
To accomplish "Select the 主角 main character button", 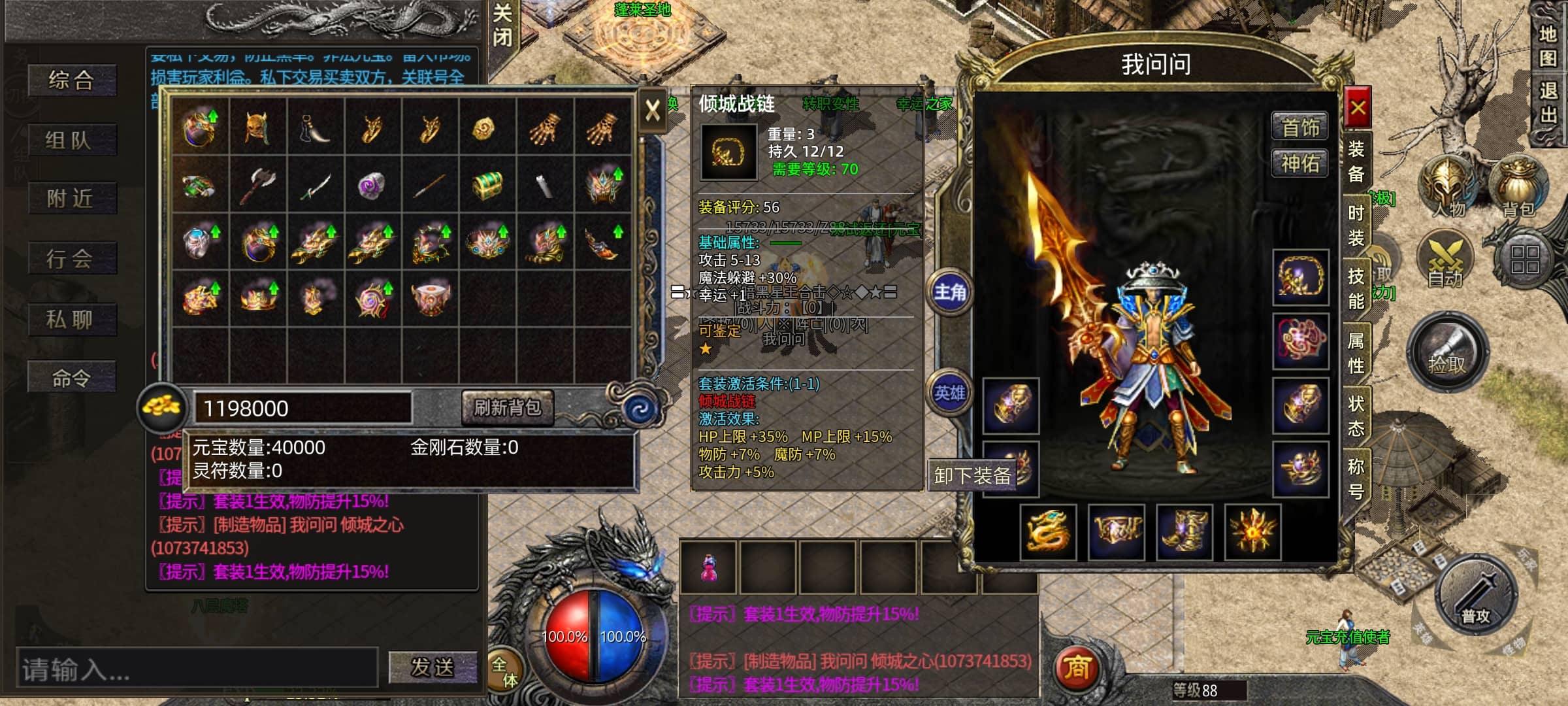I will [x=949, y=292].
